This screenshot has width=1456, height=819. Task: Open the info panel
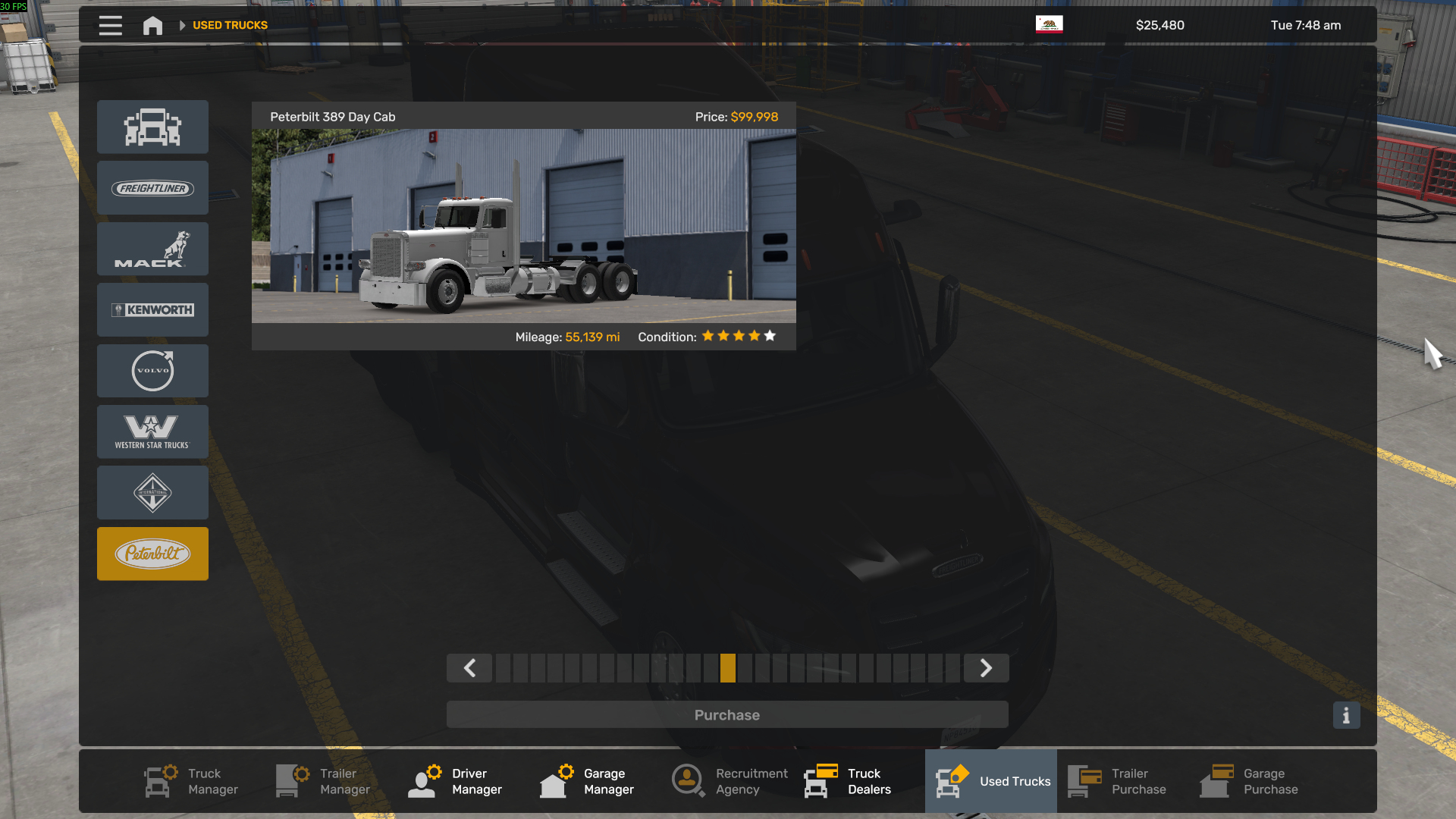(1346, 715)
